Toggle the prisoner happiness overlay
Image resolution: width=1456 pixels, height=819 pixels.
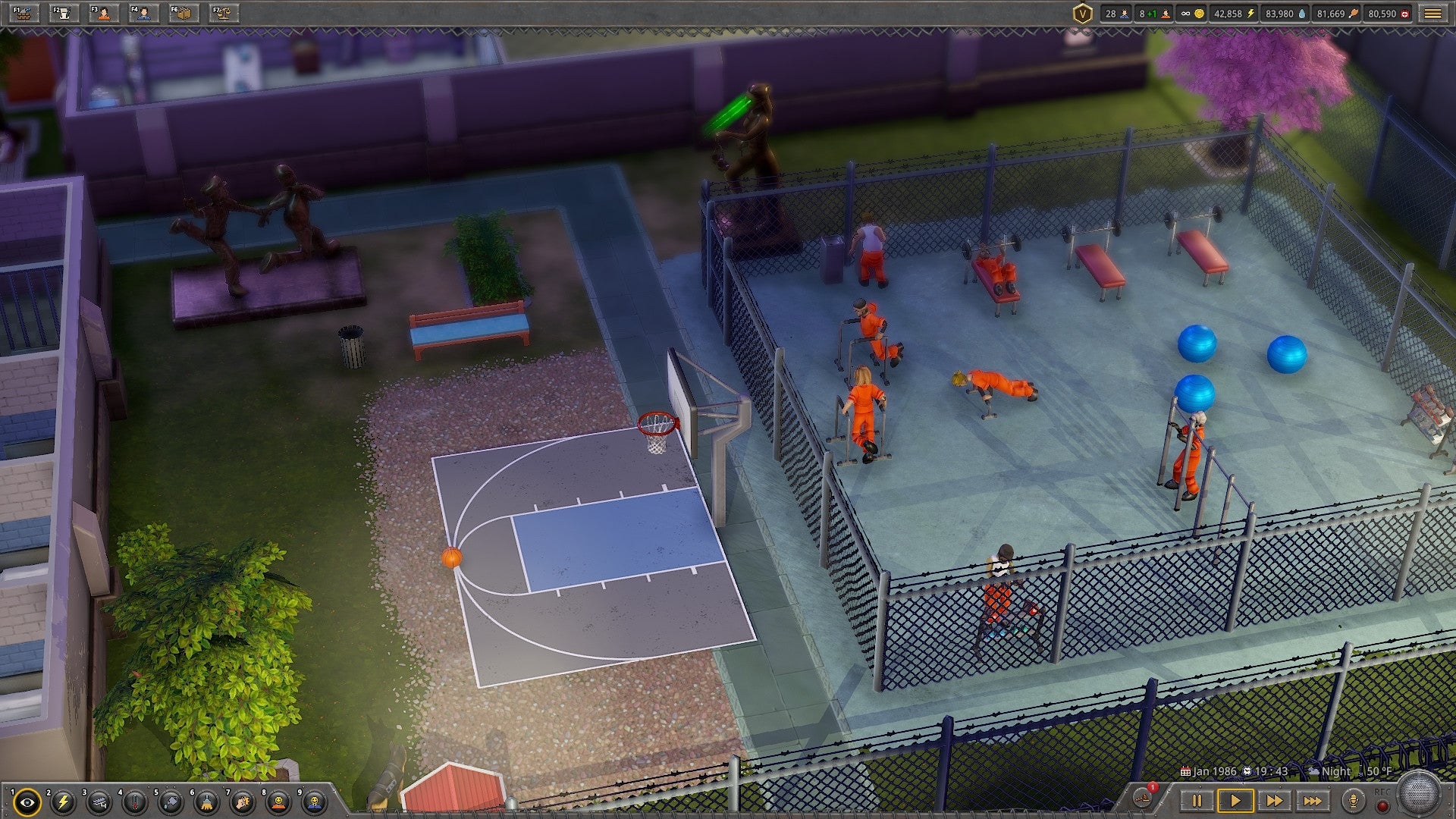click(278, 801)
